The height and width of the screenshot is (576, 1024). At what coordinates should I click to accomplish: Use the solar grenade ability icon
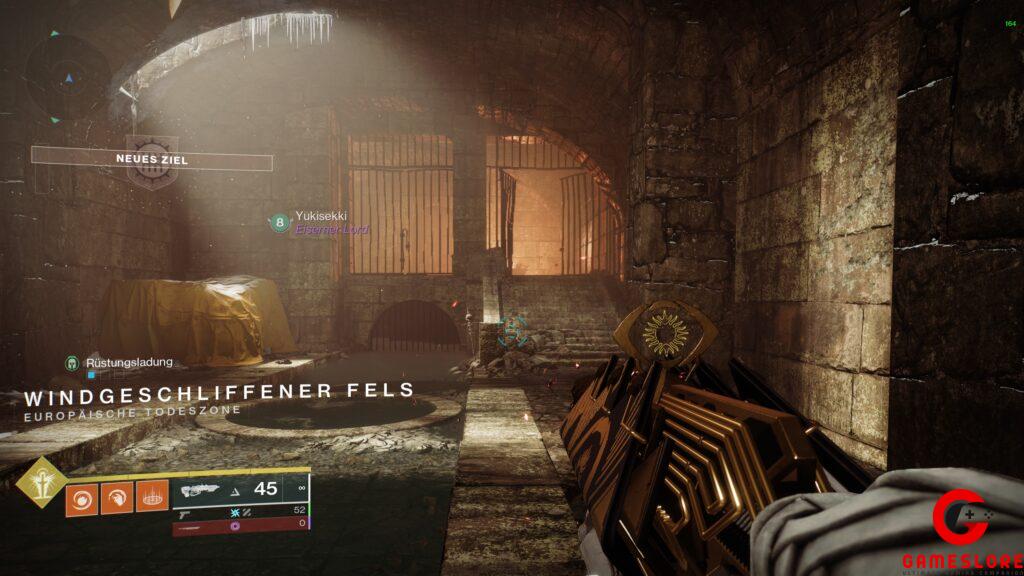tap(81, 498)
